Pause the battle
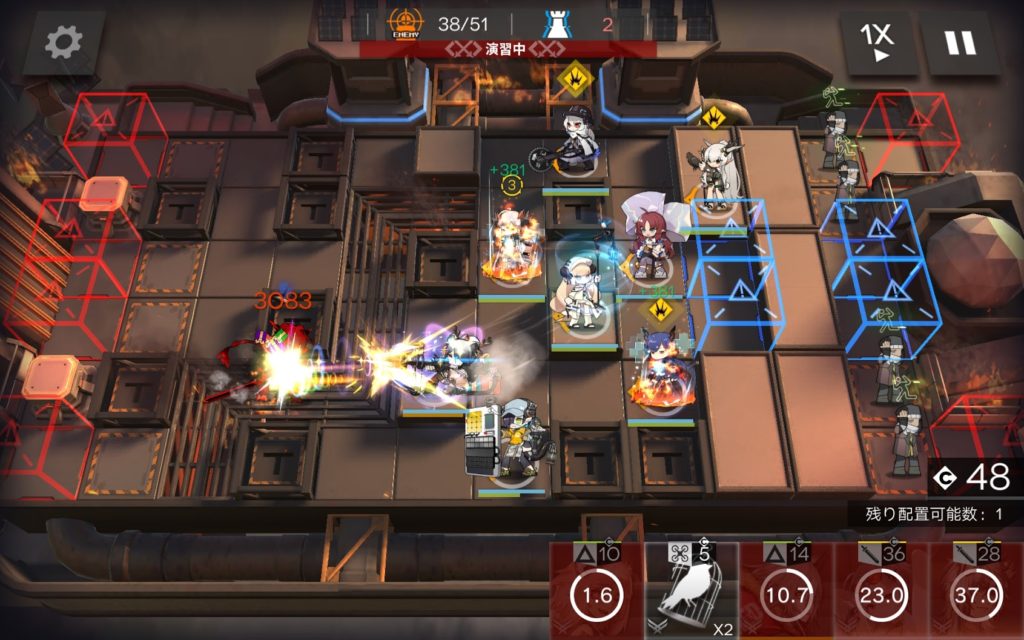The image size is (1024, 640). tap(960, 43)
